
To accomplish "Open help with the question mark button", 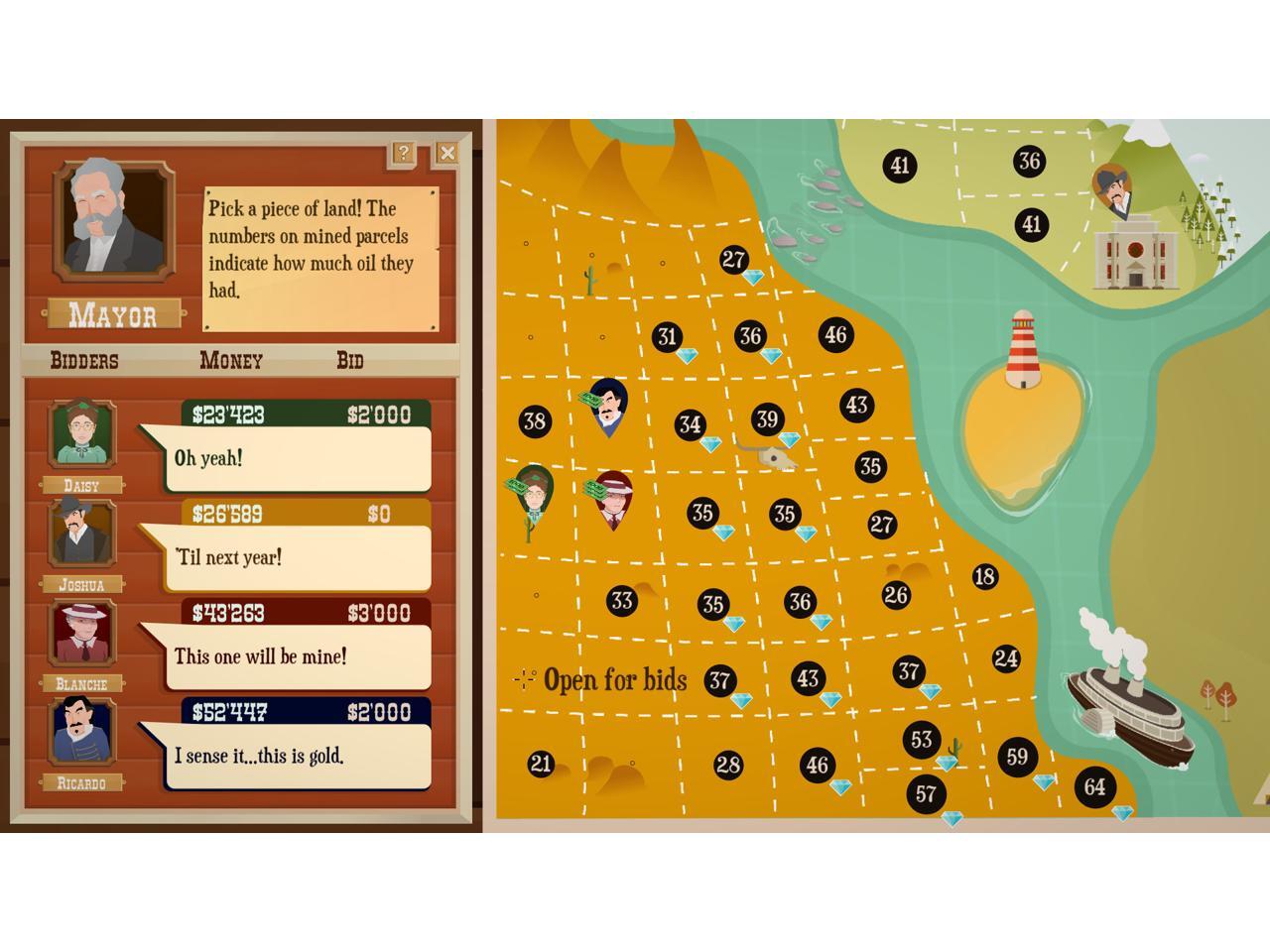I will pos(403,153).
